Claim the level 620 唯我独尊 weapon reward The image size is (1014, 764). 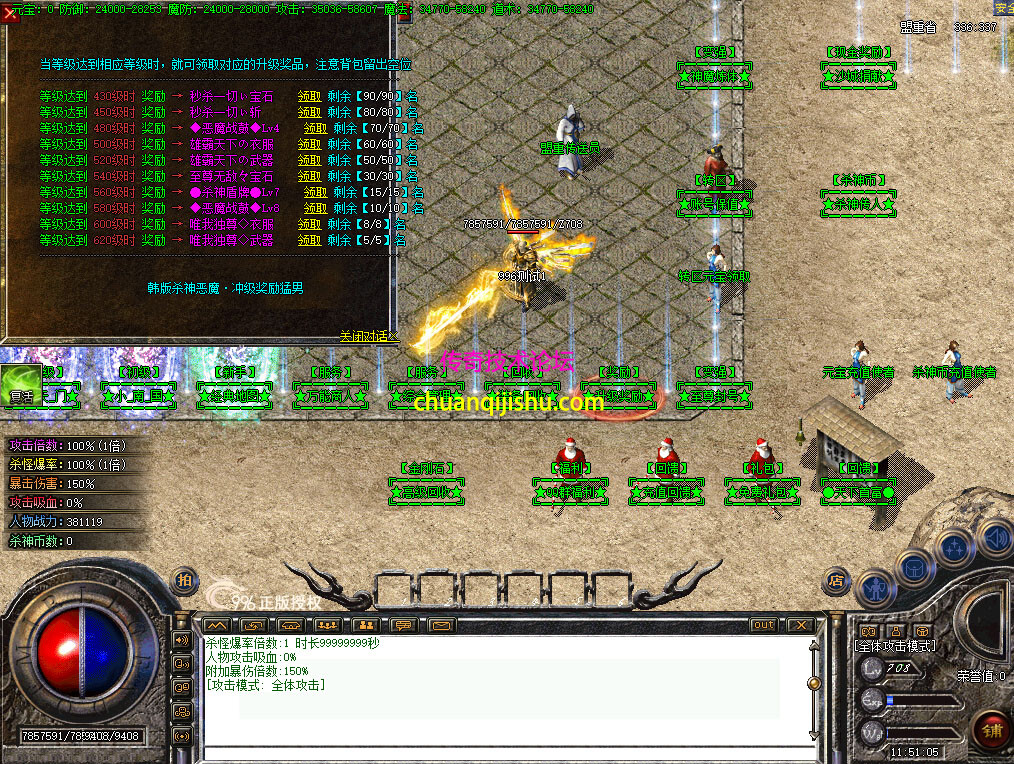coord(308,240)
